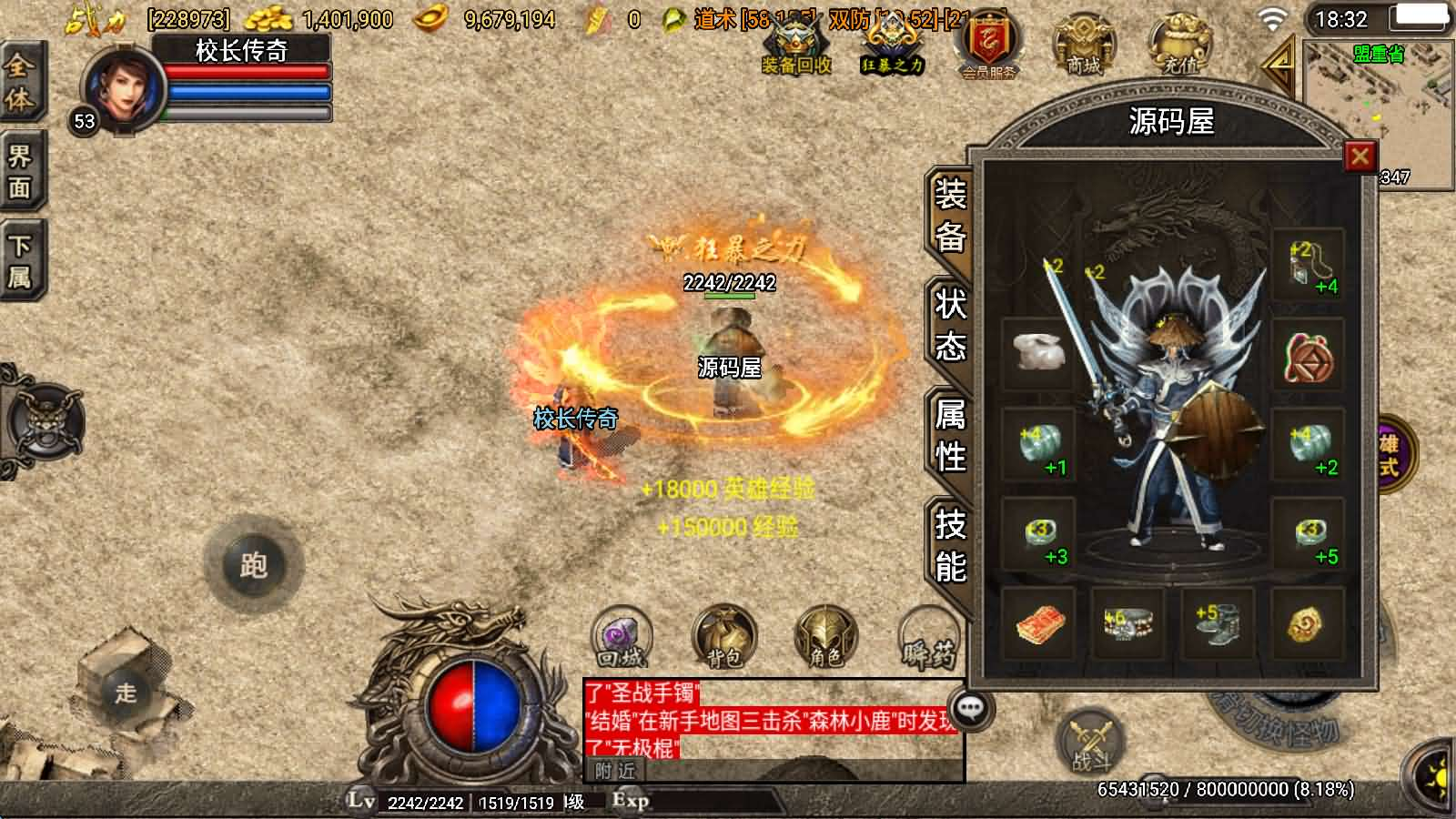Open the 商城 shop
The image size is (1456, 819).
(1083, 46)
